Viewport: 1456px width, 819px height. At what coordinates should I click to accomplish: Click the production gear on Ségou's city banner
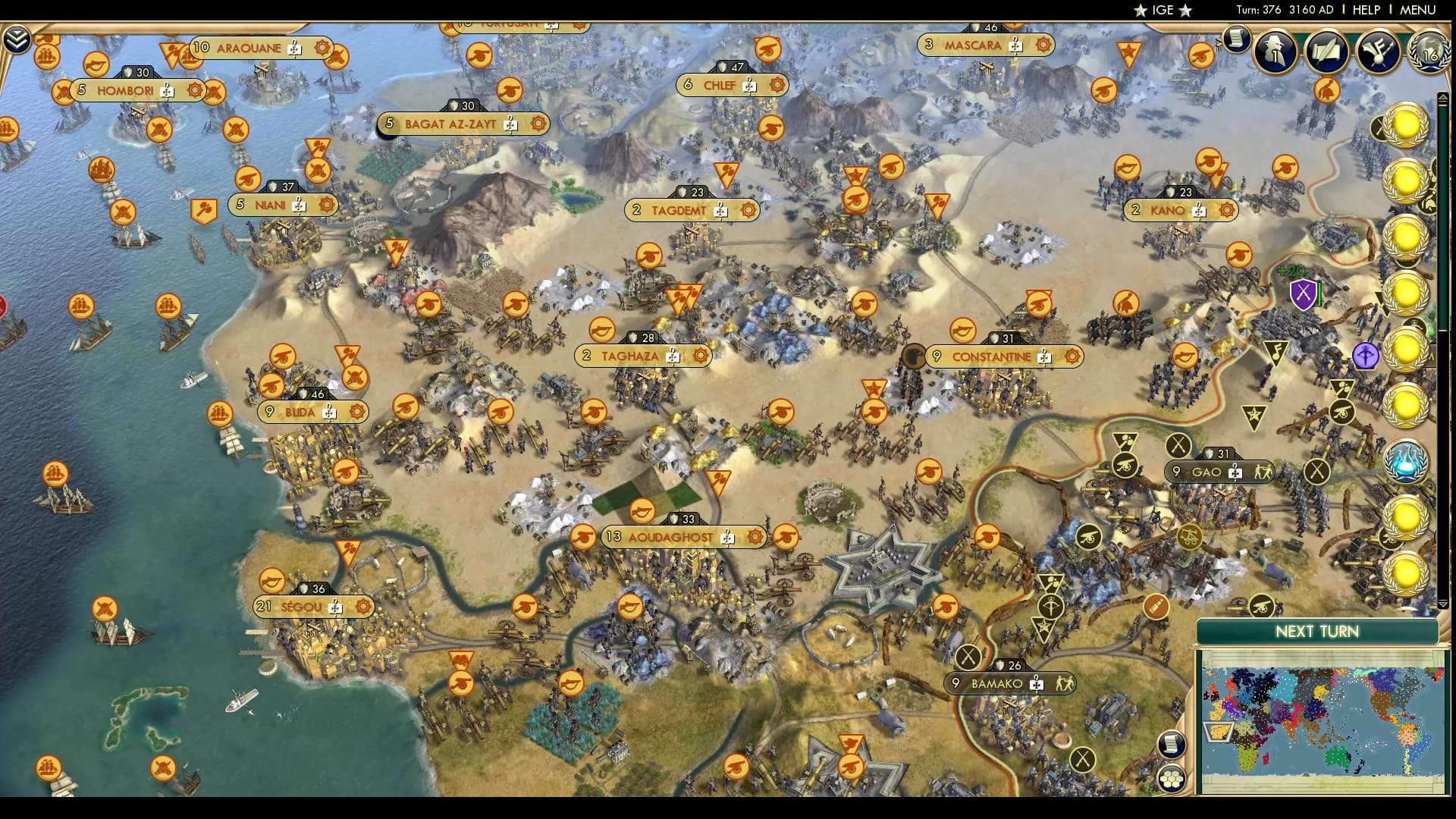coord(363,605)
